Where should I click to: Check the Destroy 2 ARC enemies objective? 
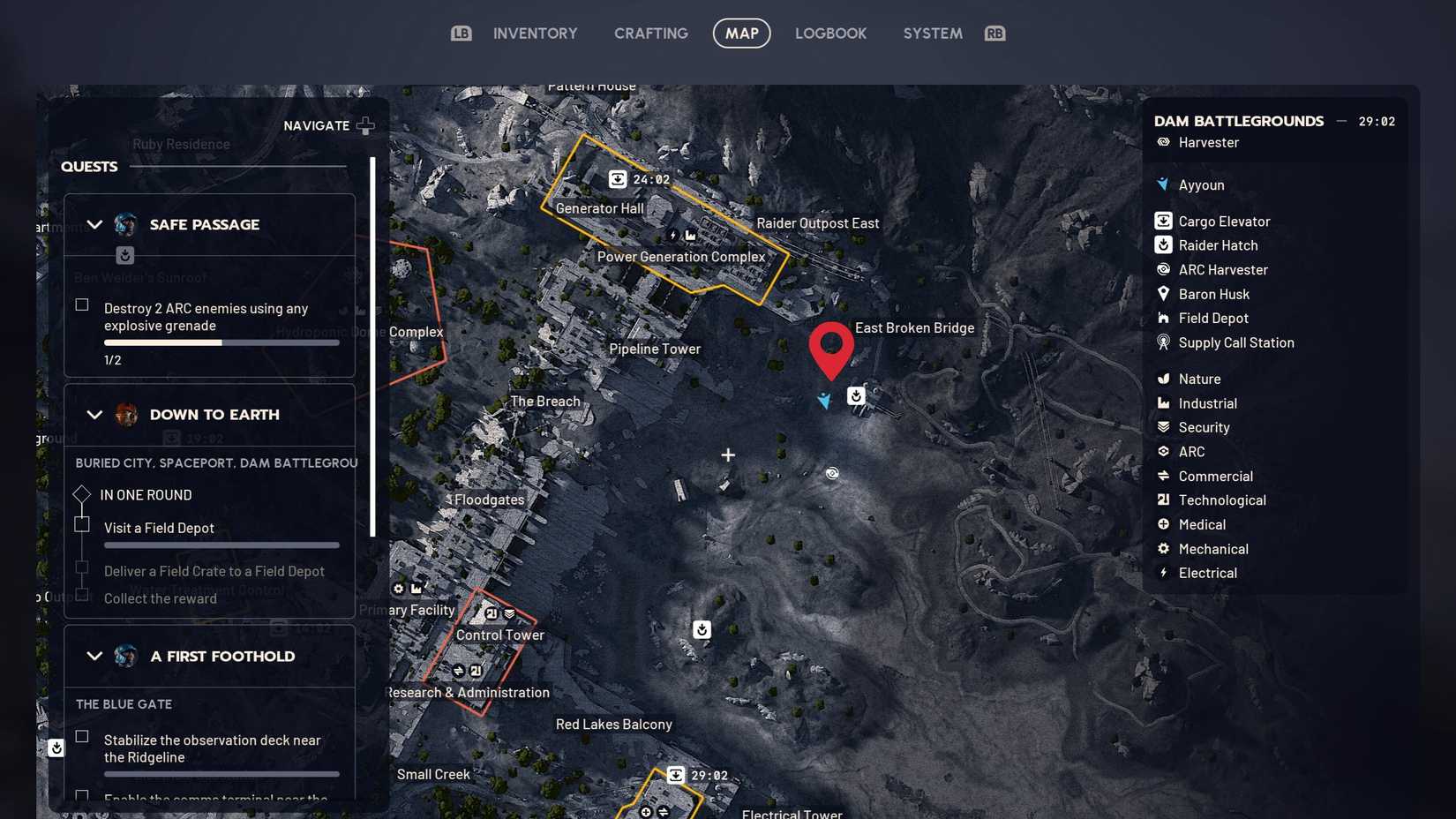pos(81,304)
